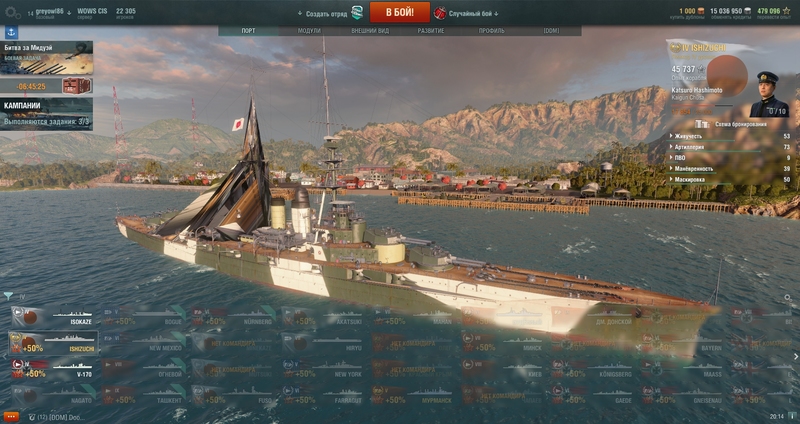Open the orange chat button in corner
Screen dimensions: 800x424
tap(12, 416)
